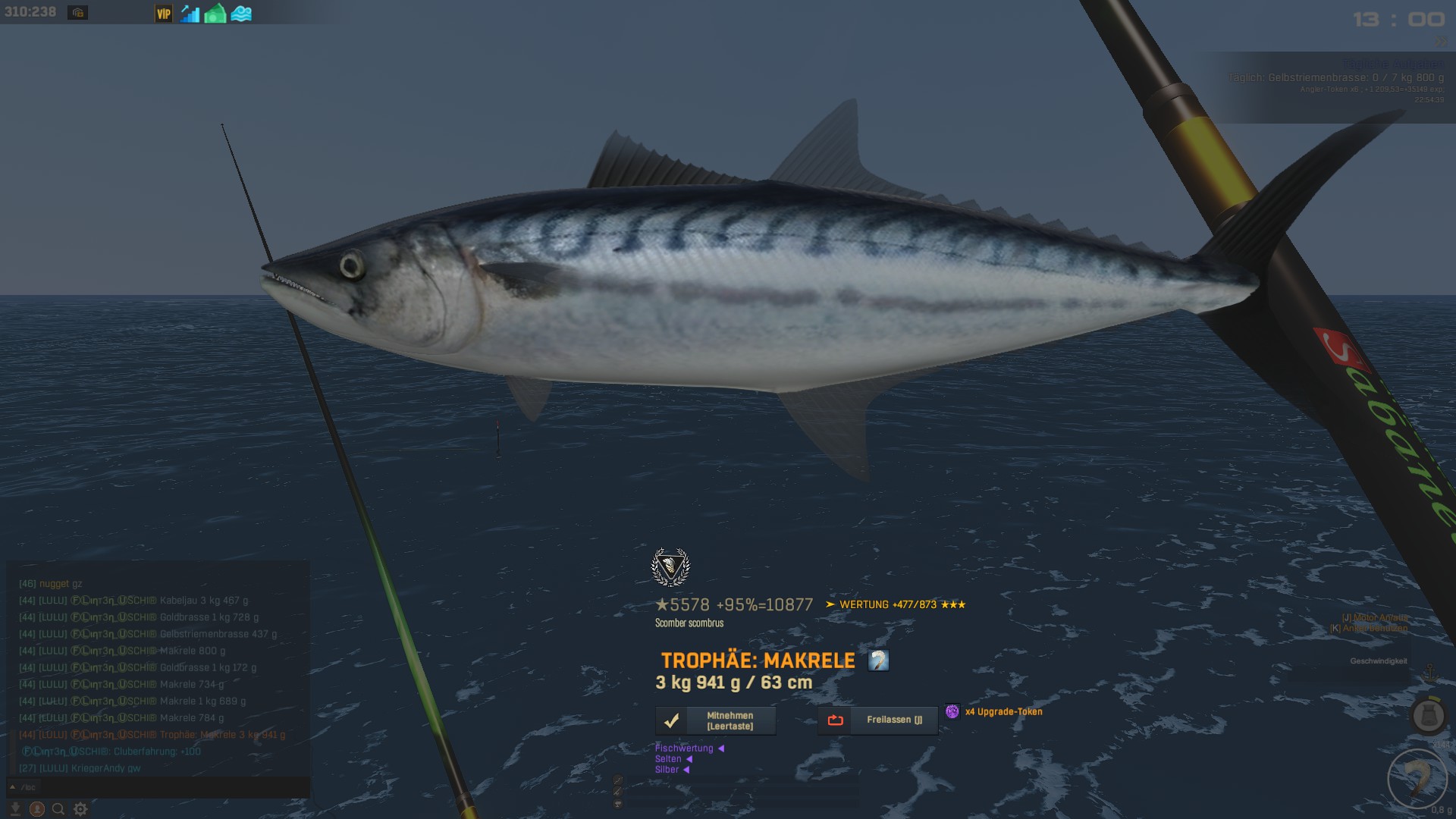Select the groundbait sack slot
1456x819 pixels.
[1428, 715]
